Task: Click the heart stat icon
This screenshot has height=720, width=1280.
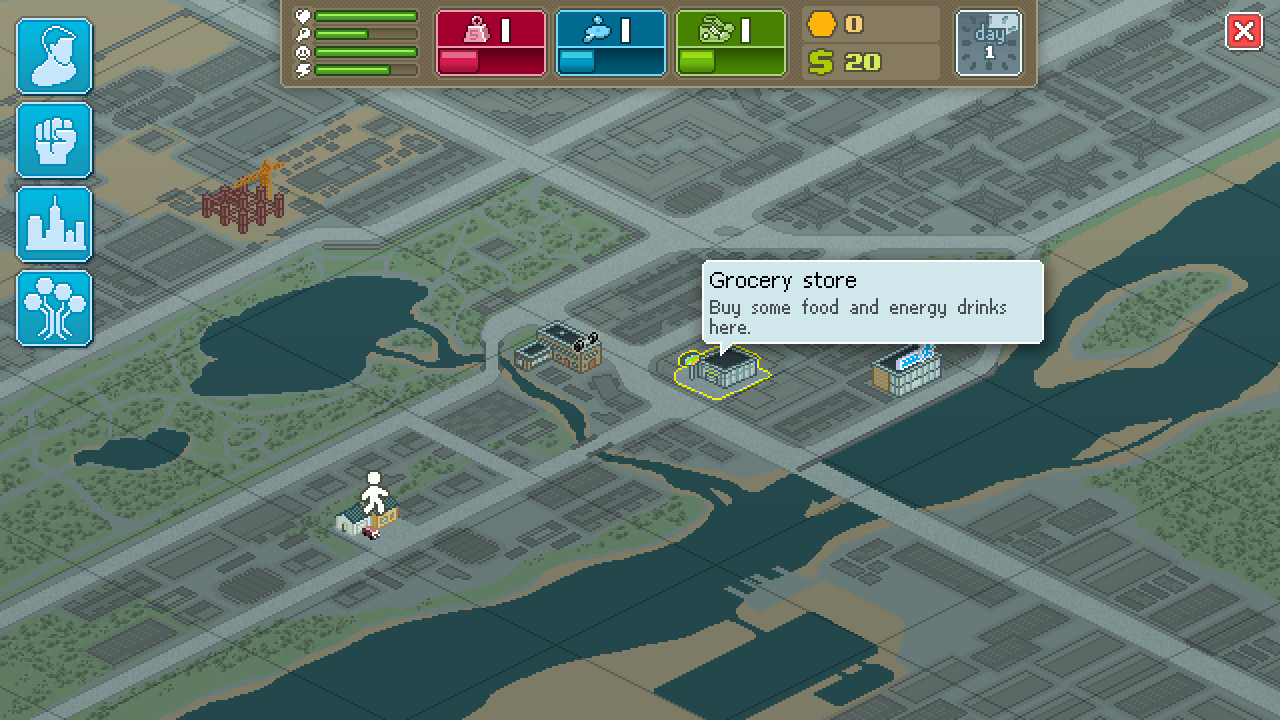Action: coord(302,17)
